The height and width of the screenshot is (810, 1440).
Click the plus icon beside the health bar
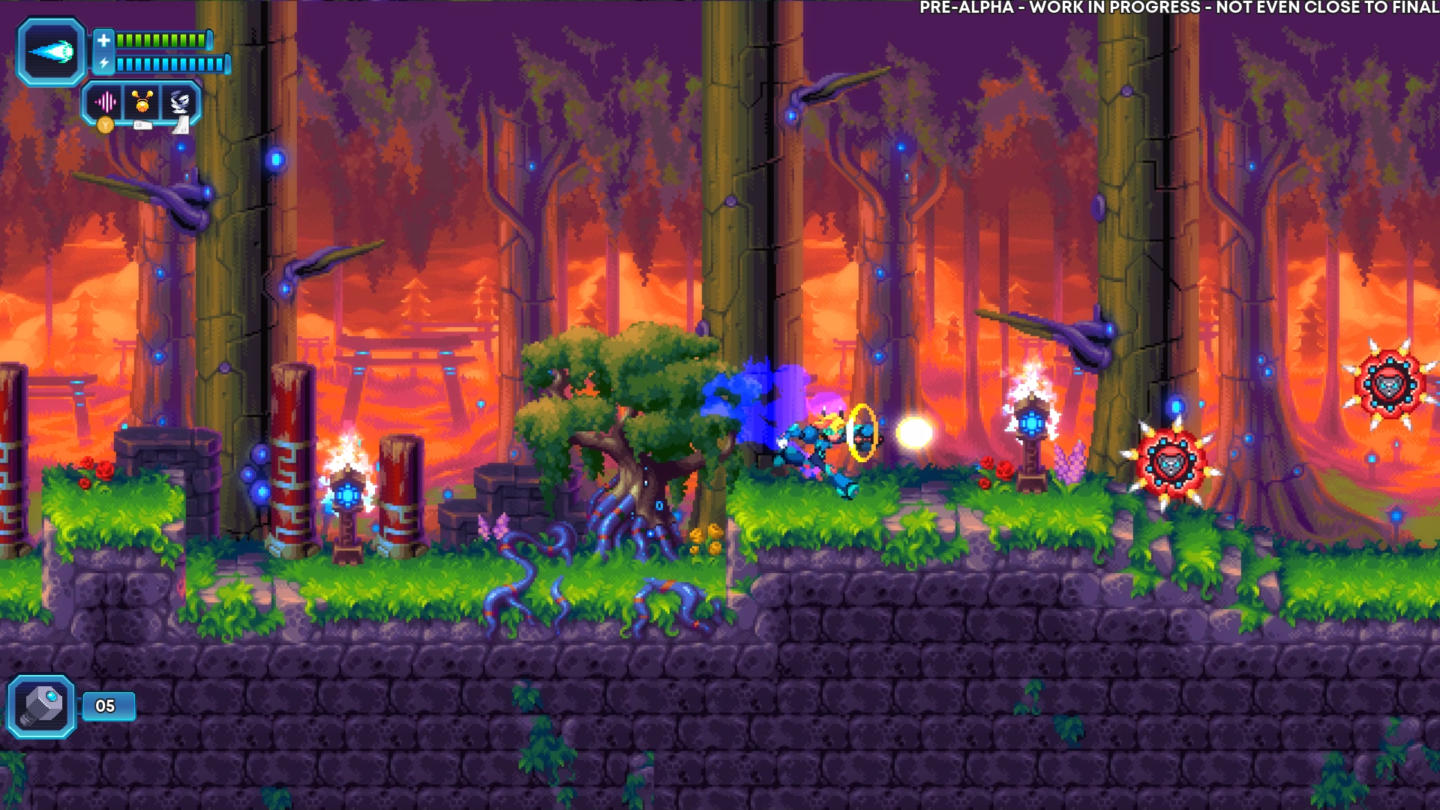(104, 42)
